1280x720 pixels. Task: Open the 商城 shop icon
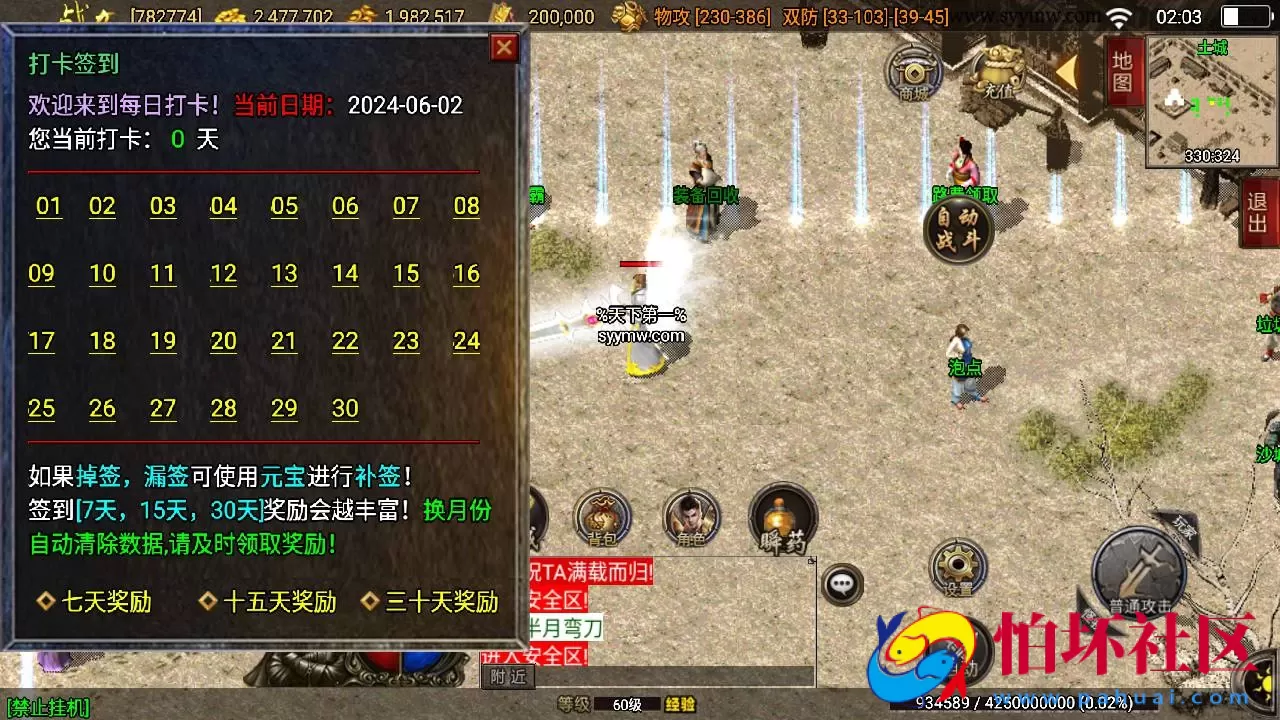(913, 75)
